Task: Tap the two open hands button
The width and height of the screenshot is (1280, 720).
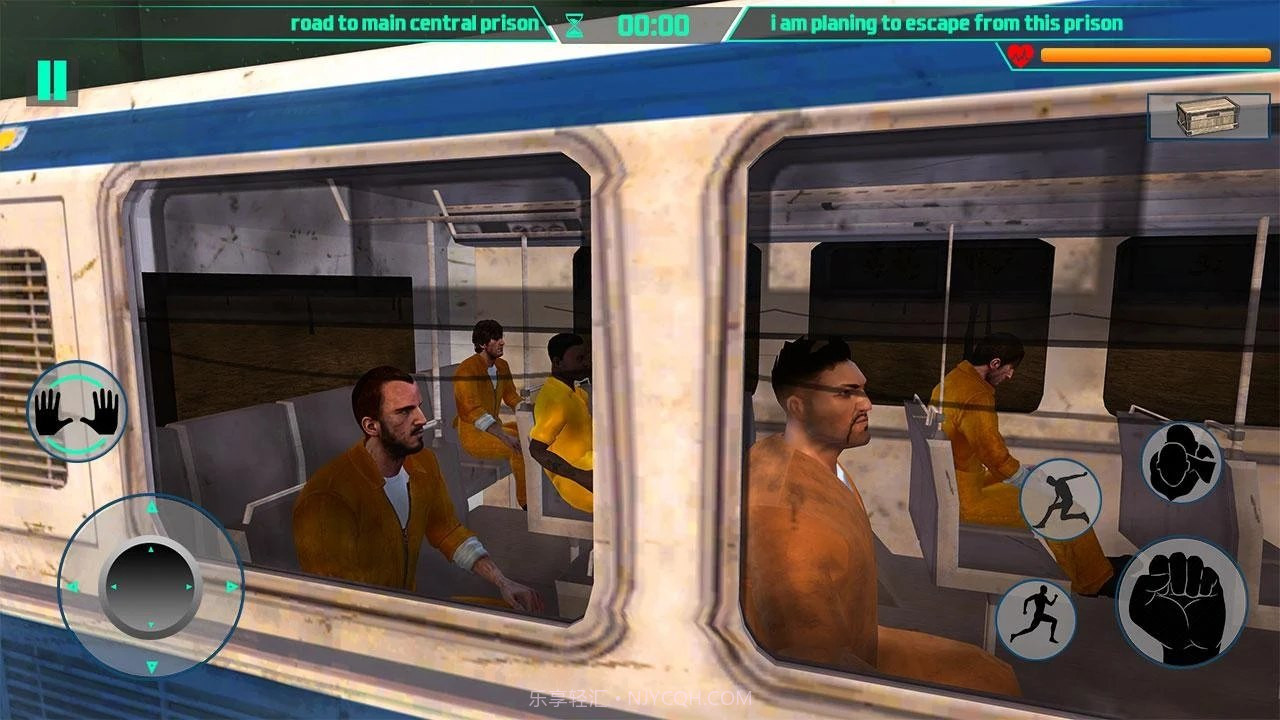Action: click(x=77, y=411)
